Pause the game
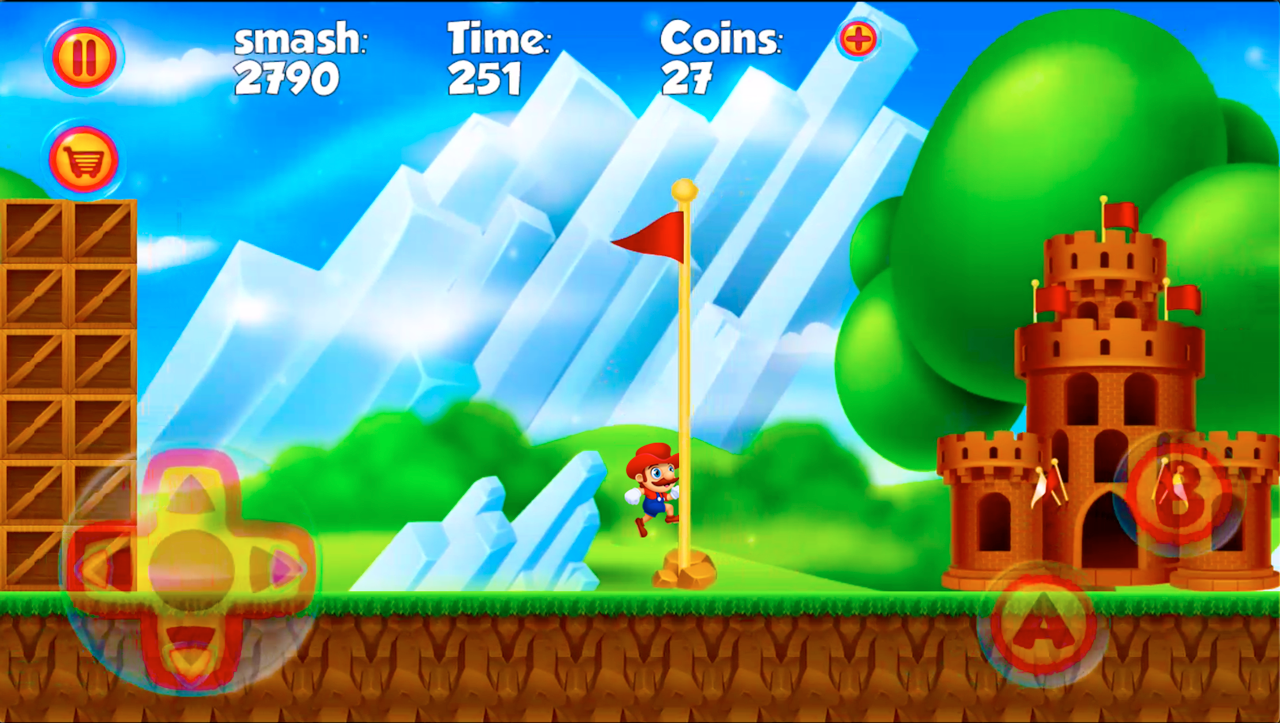The width and height of the screenshot is (1280, 723). pyautogui.click(x=83, y=55)
